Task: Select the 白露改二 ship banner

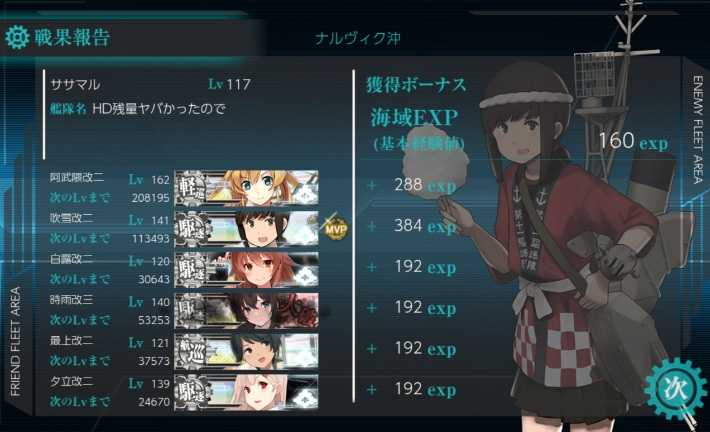Action: click(x=246, y=268)
